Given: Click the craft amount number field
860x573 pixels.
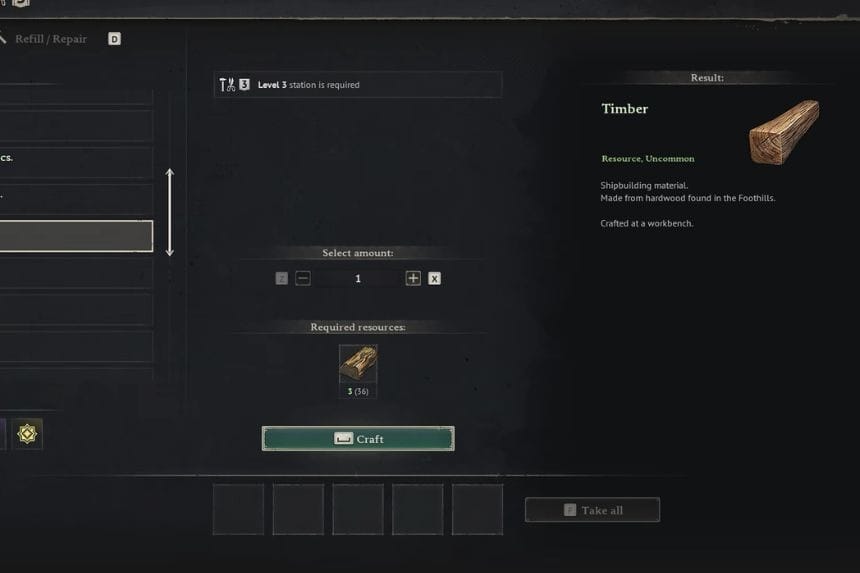Looking at the screenshot, I should [358, 279].
